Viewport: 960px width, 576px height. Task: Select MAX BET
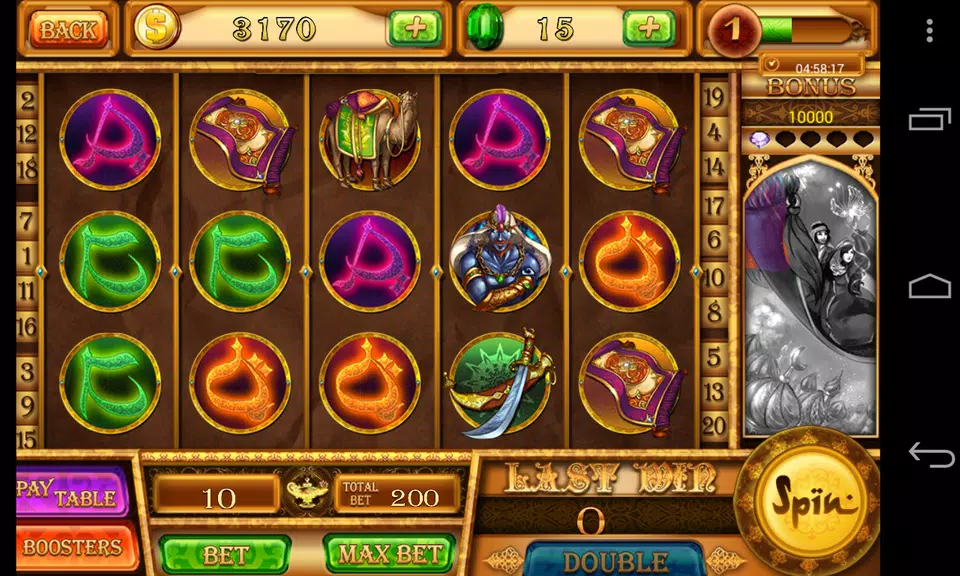389,553
